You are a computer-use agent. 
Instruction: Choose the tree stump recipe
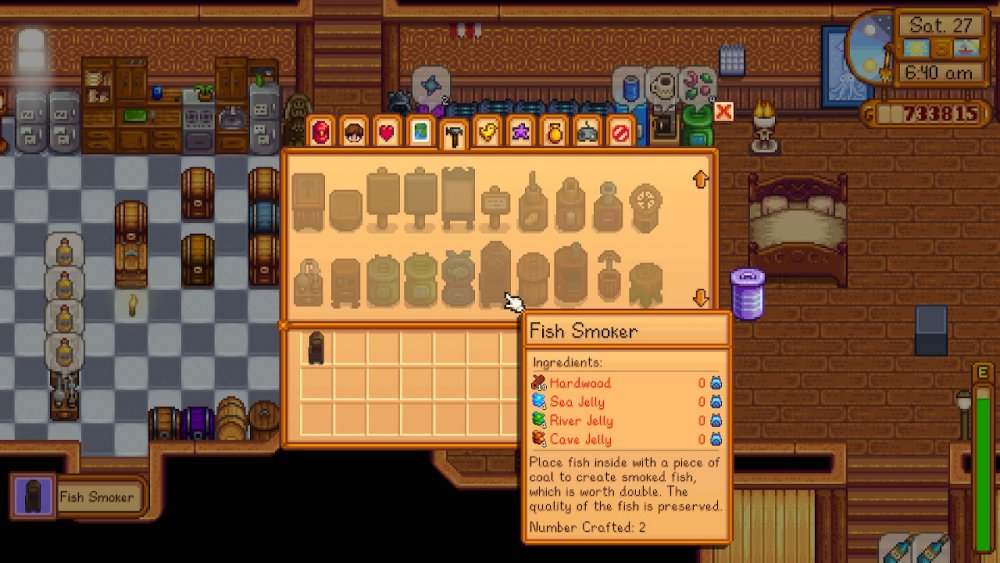[x=645, y=284]
